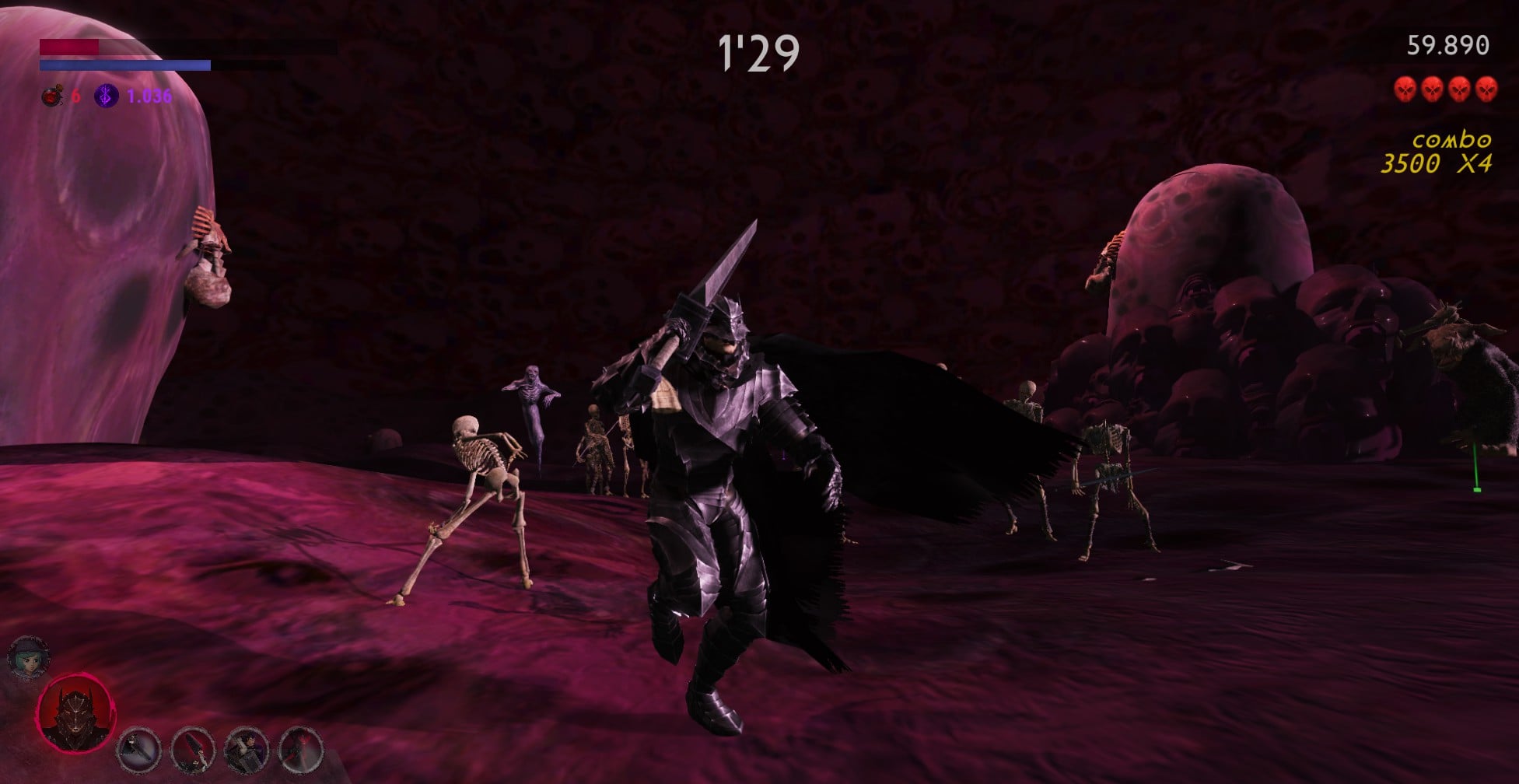Screen dimensions: 1519x784
Task: Click the horned berserker helmet portrait
Action: tap(75, 713)
